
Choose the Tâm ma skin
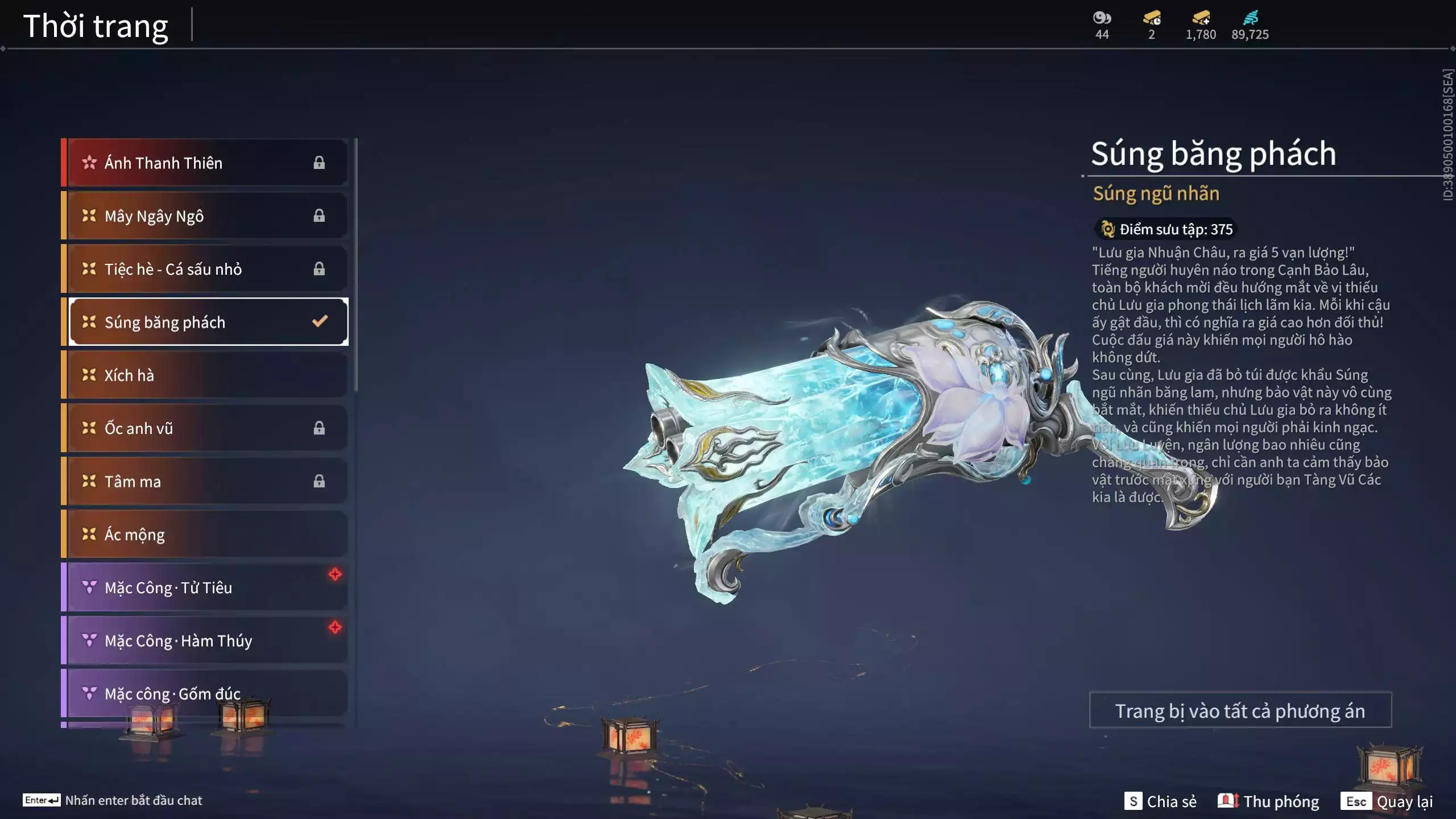[205, 481]
